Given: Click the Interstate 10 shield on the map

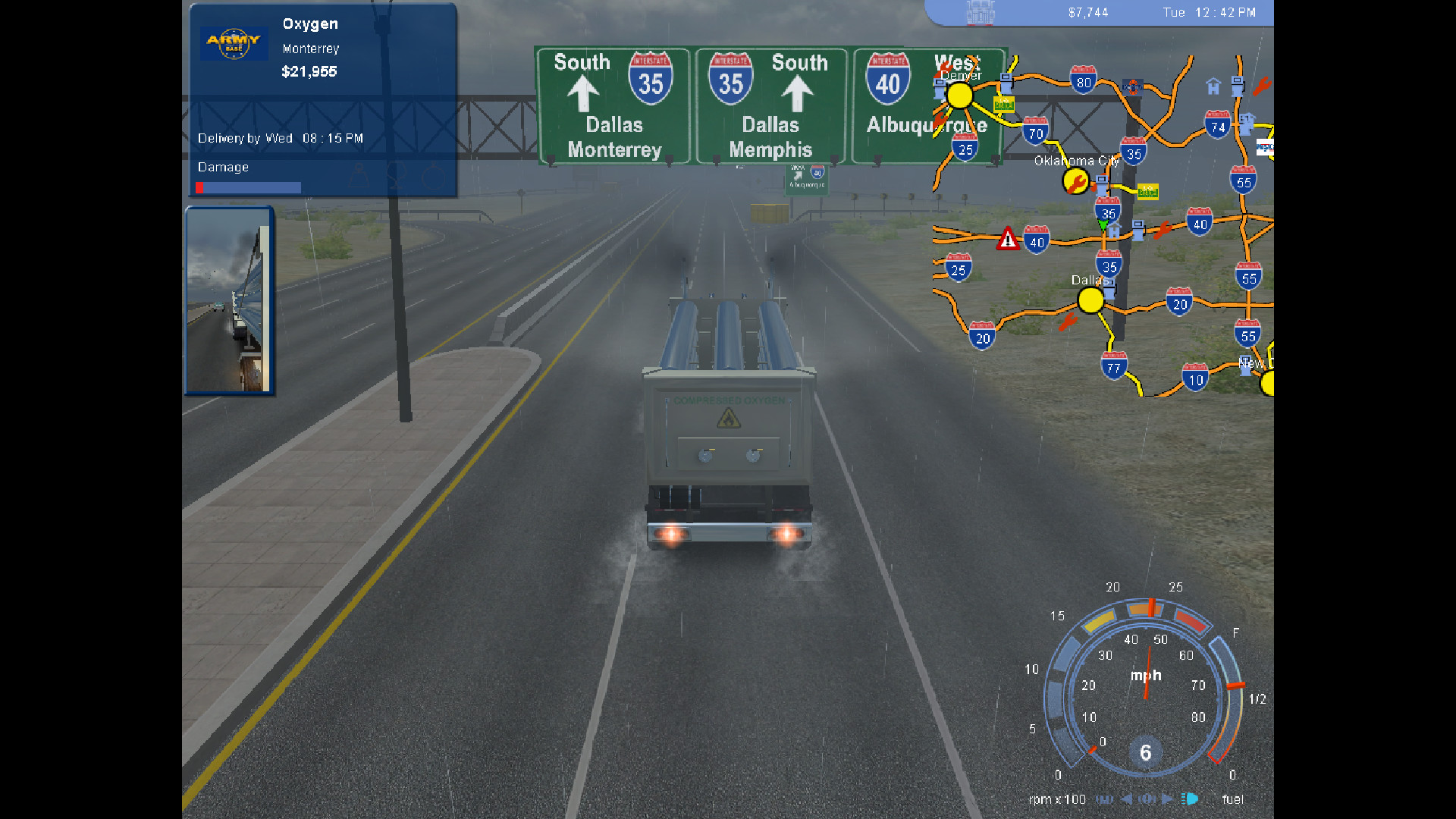Looking at the screenshot, I should (1195, 378).
